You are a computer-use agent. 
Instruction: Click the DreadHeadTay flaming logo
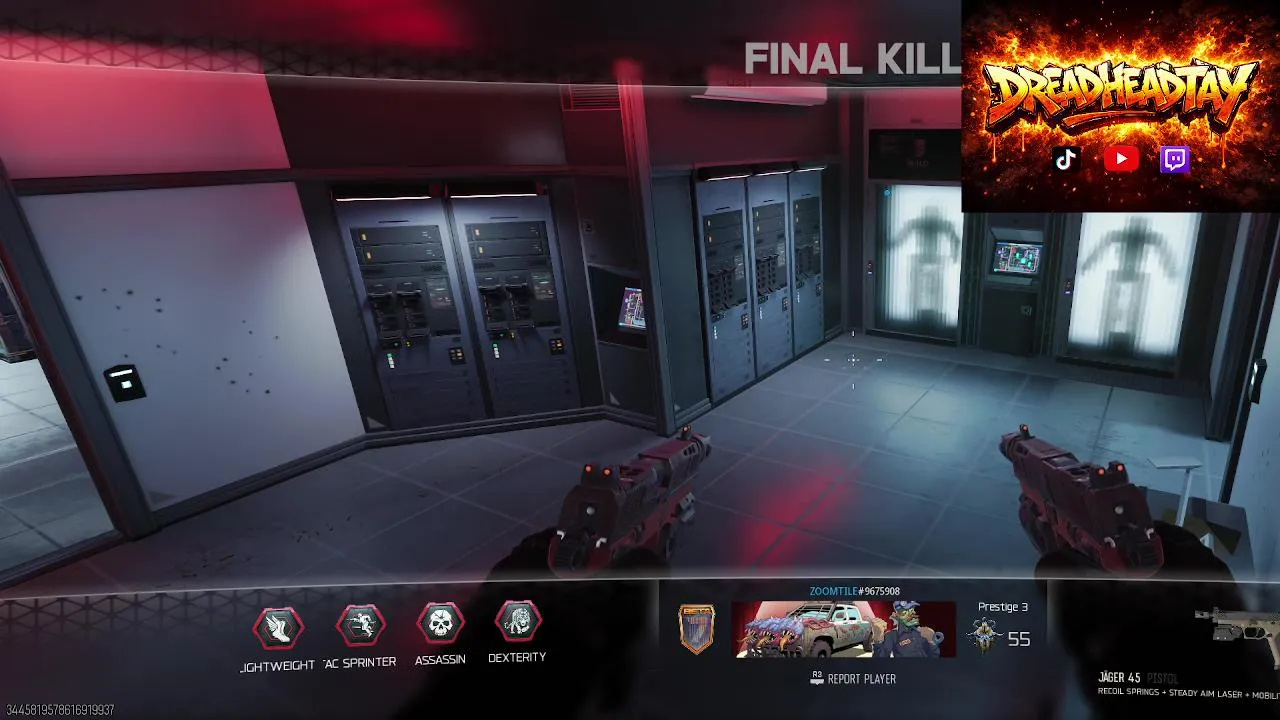1120,95
